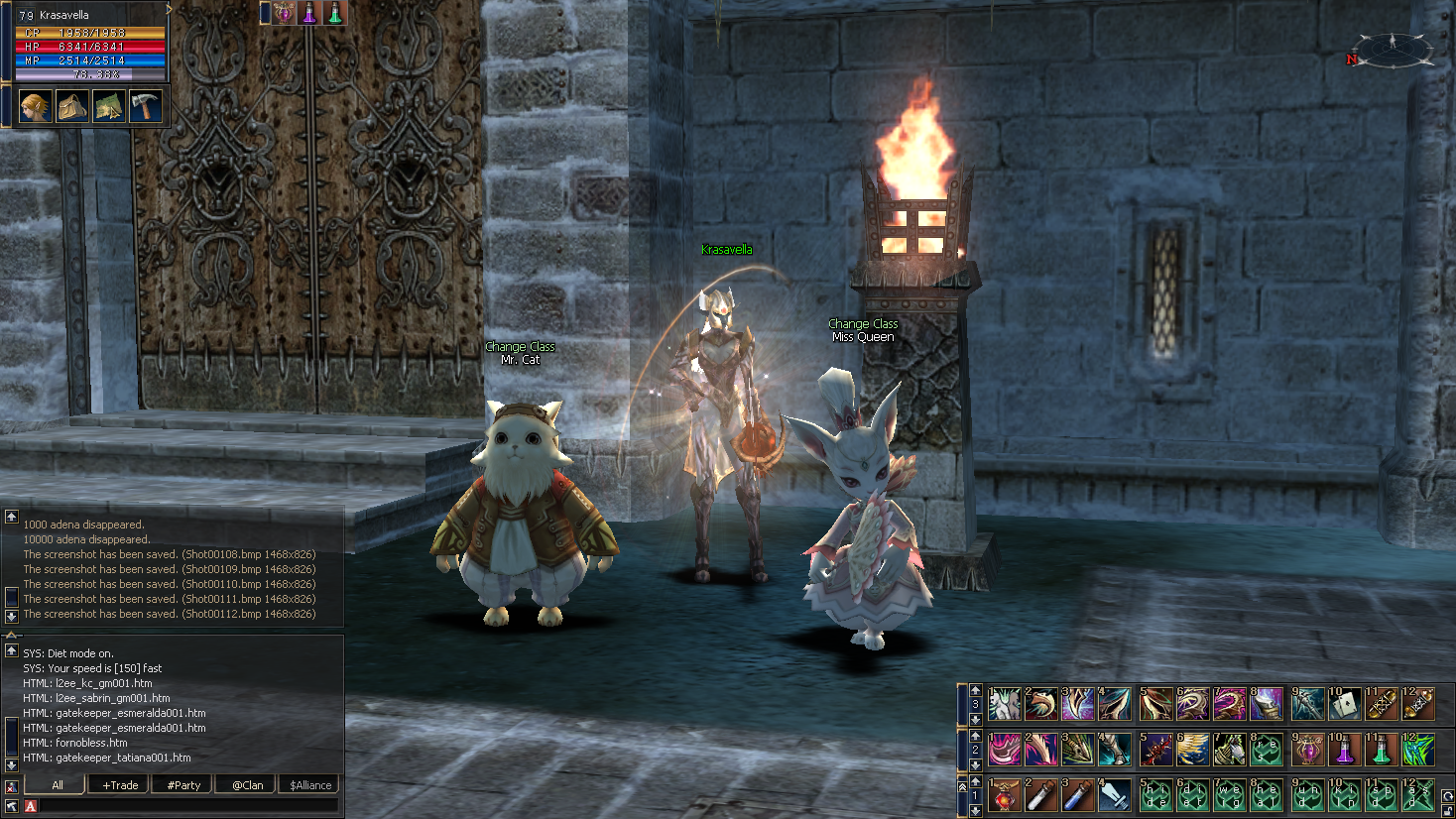Screen dimensions: 1456x819
Task: Switch chat to the #Party tab
Action: (183, 784)
